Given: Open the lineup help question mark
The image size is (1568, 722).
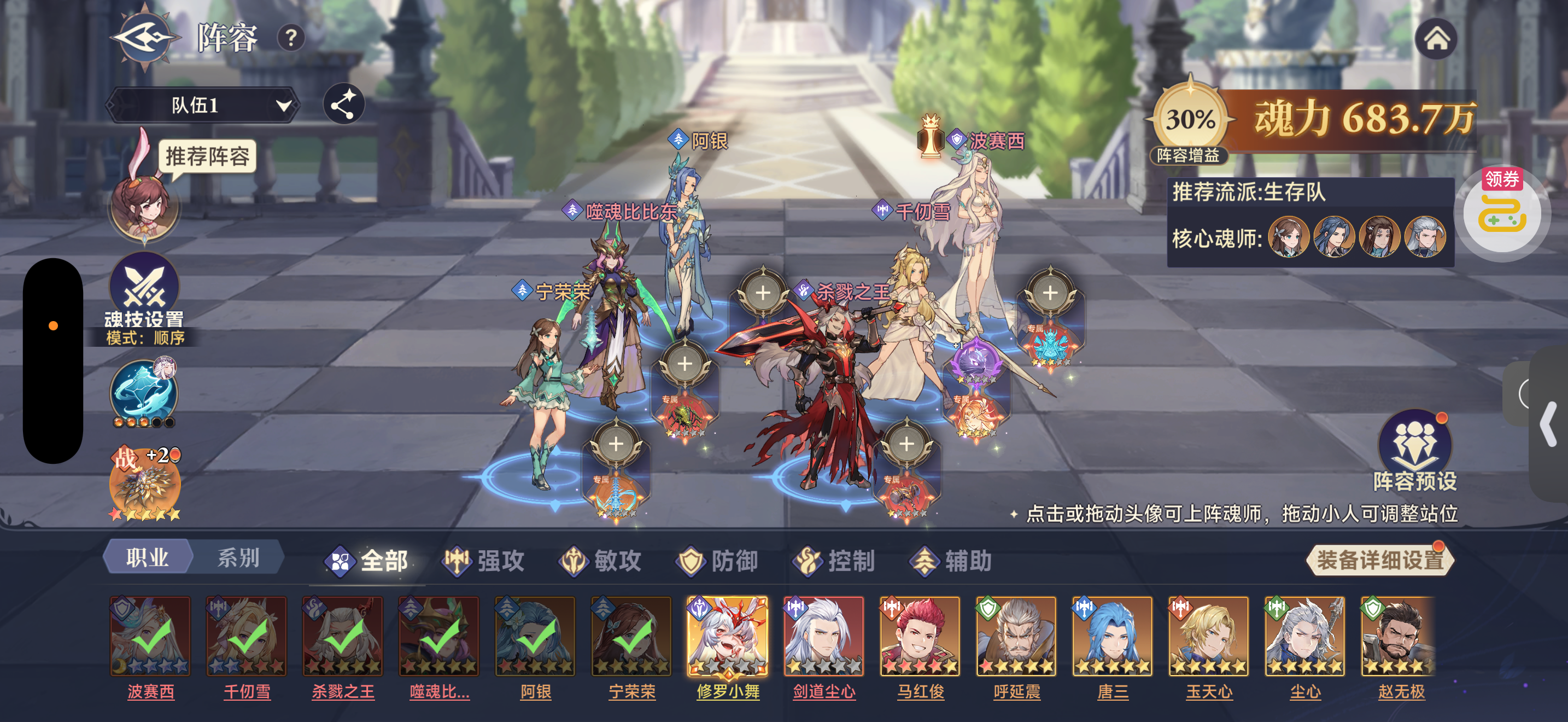Looking at the screenshot, I should [x=291, y=38].
